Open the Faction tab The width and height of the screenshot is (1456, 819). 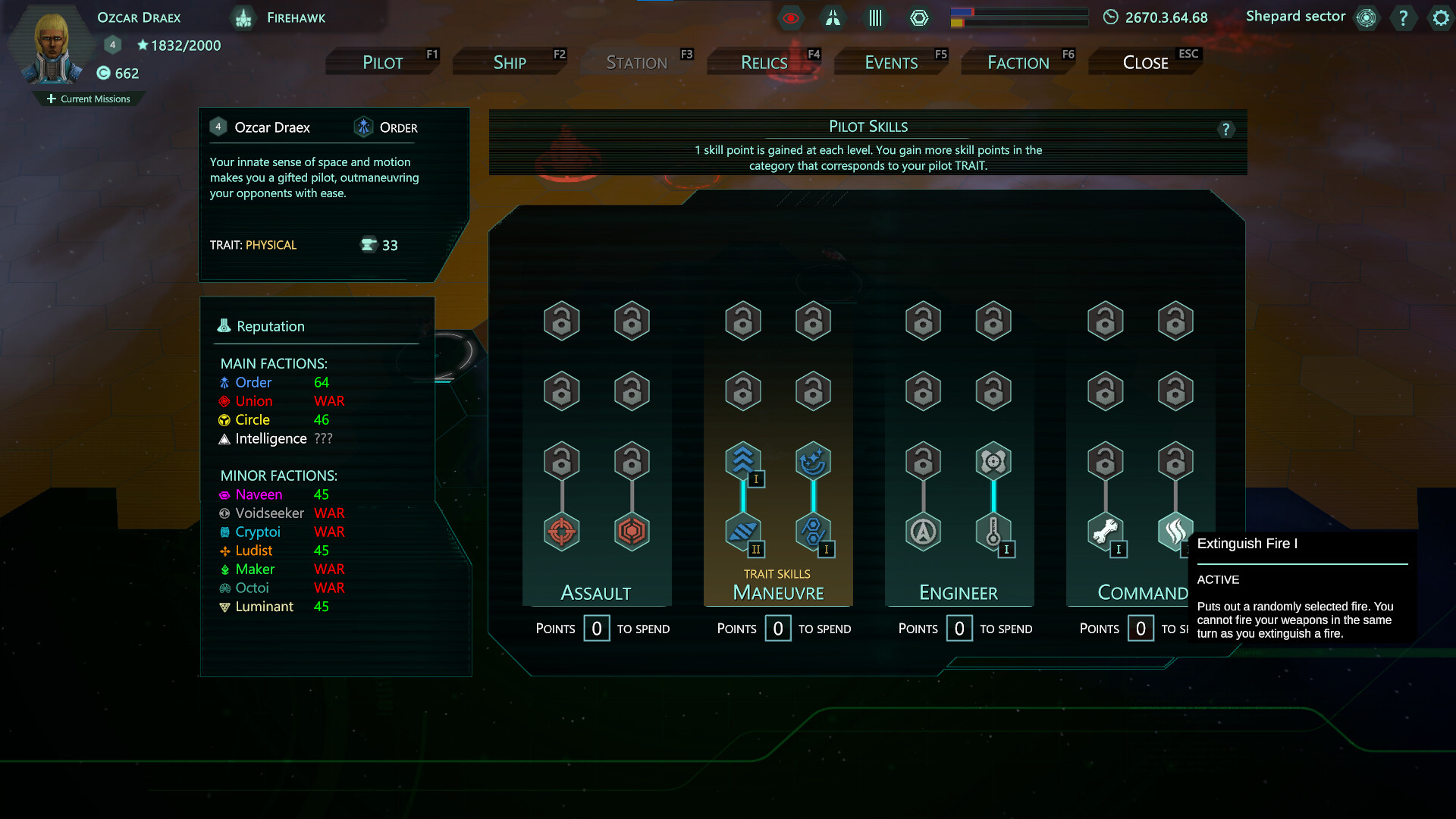coord(1018,62)
